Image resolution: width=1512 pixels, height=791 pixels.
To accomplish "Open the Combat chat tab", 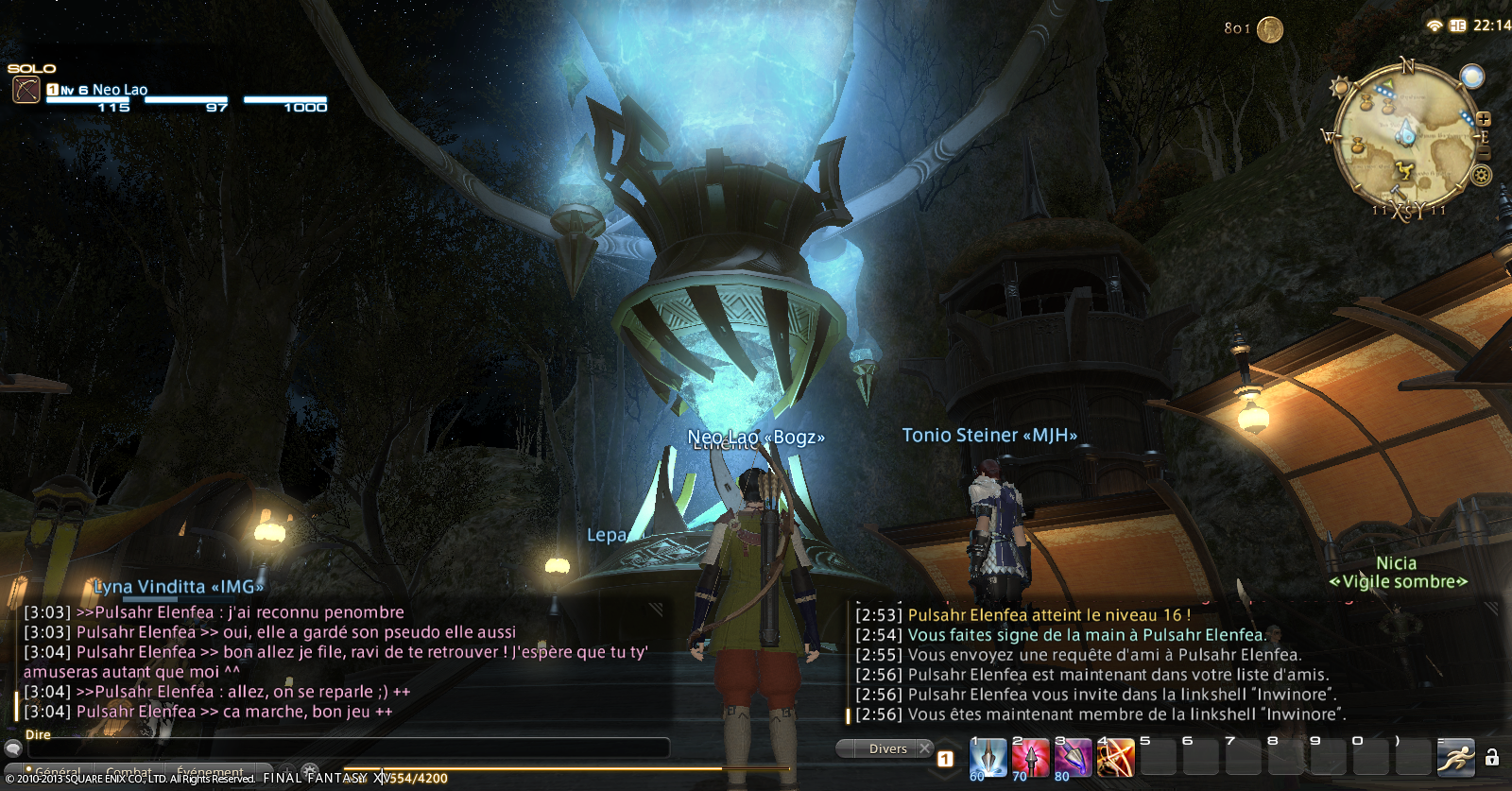I will pos(129,772).
